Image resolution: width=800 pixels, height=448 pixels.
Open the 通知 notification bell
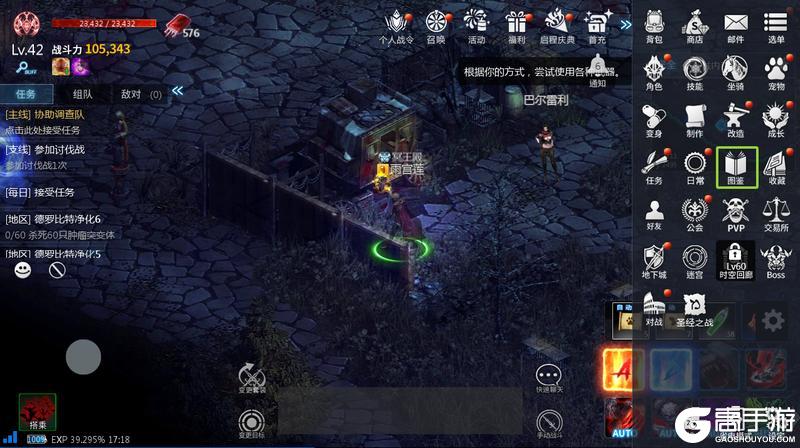click(x=597, y=71)
